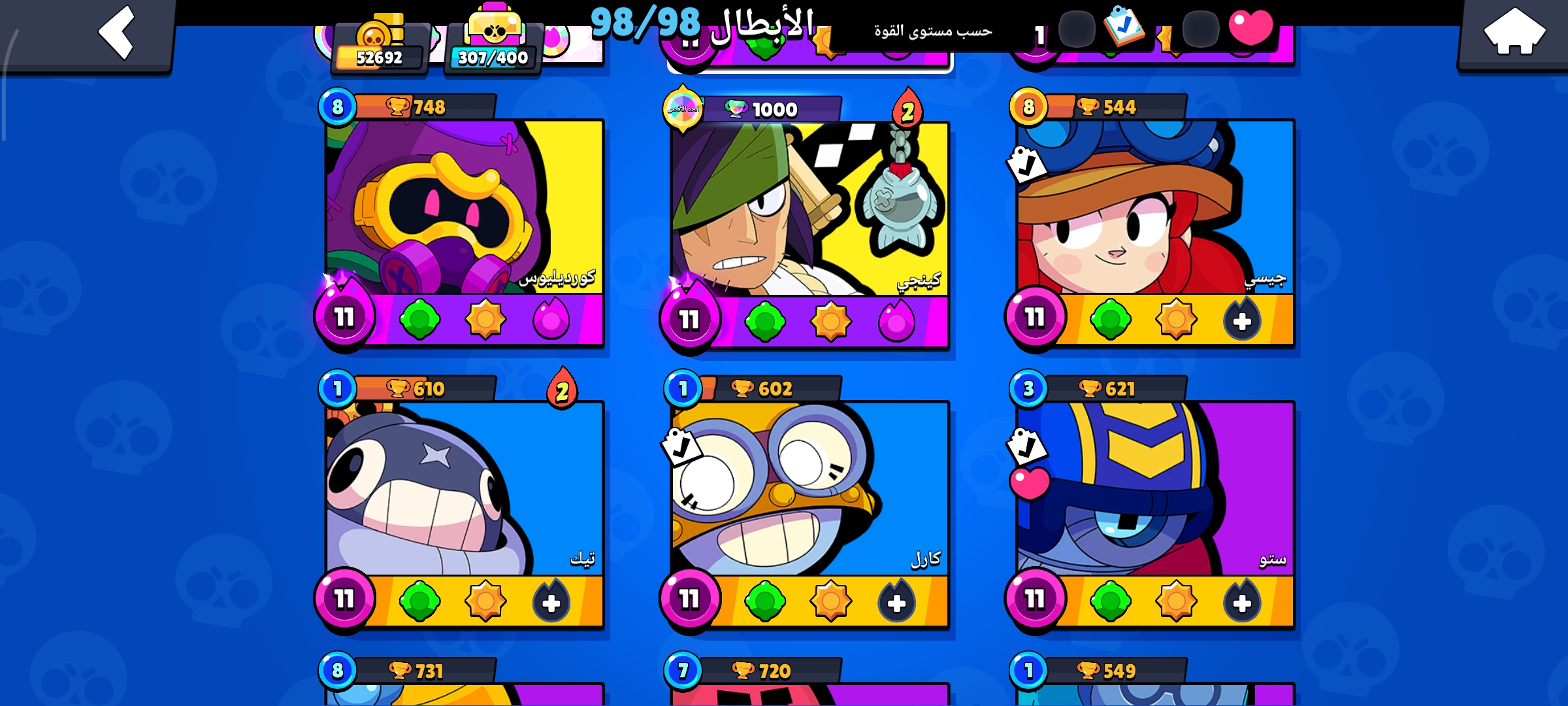The image size is (1568, 706).
Task: Open the Stu brawler card
Action: (1154, 490)
